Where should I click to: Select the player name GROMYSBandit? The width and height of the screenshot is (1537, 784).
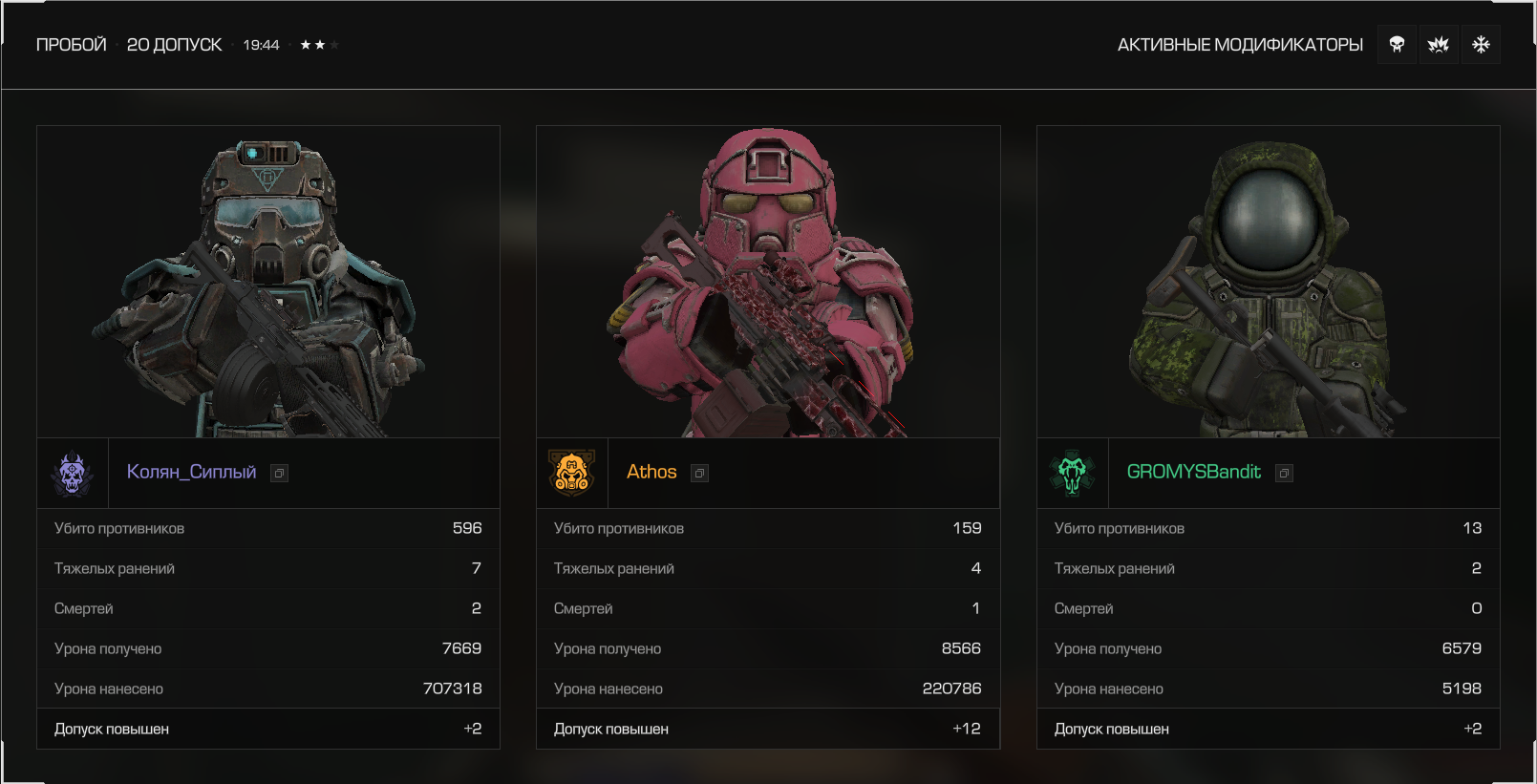coord(1193,472)
